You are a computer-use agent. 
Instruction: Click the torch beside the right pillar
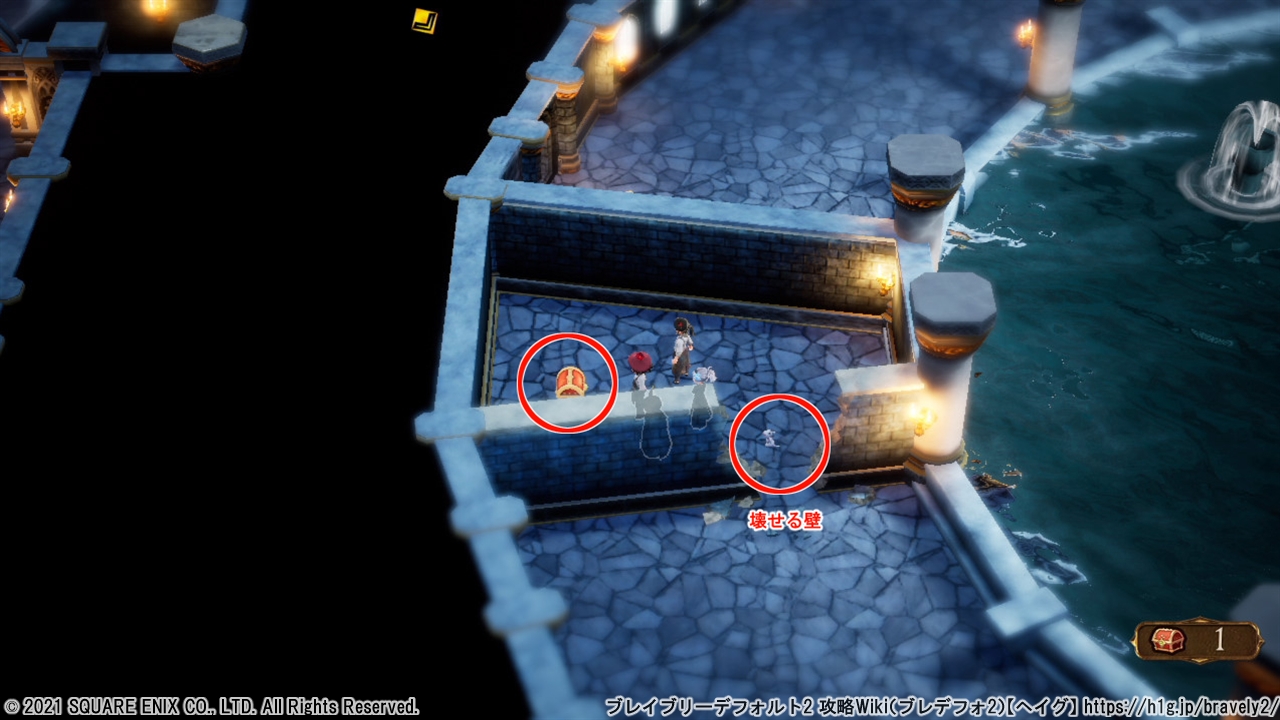pos(918,425)
